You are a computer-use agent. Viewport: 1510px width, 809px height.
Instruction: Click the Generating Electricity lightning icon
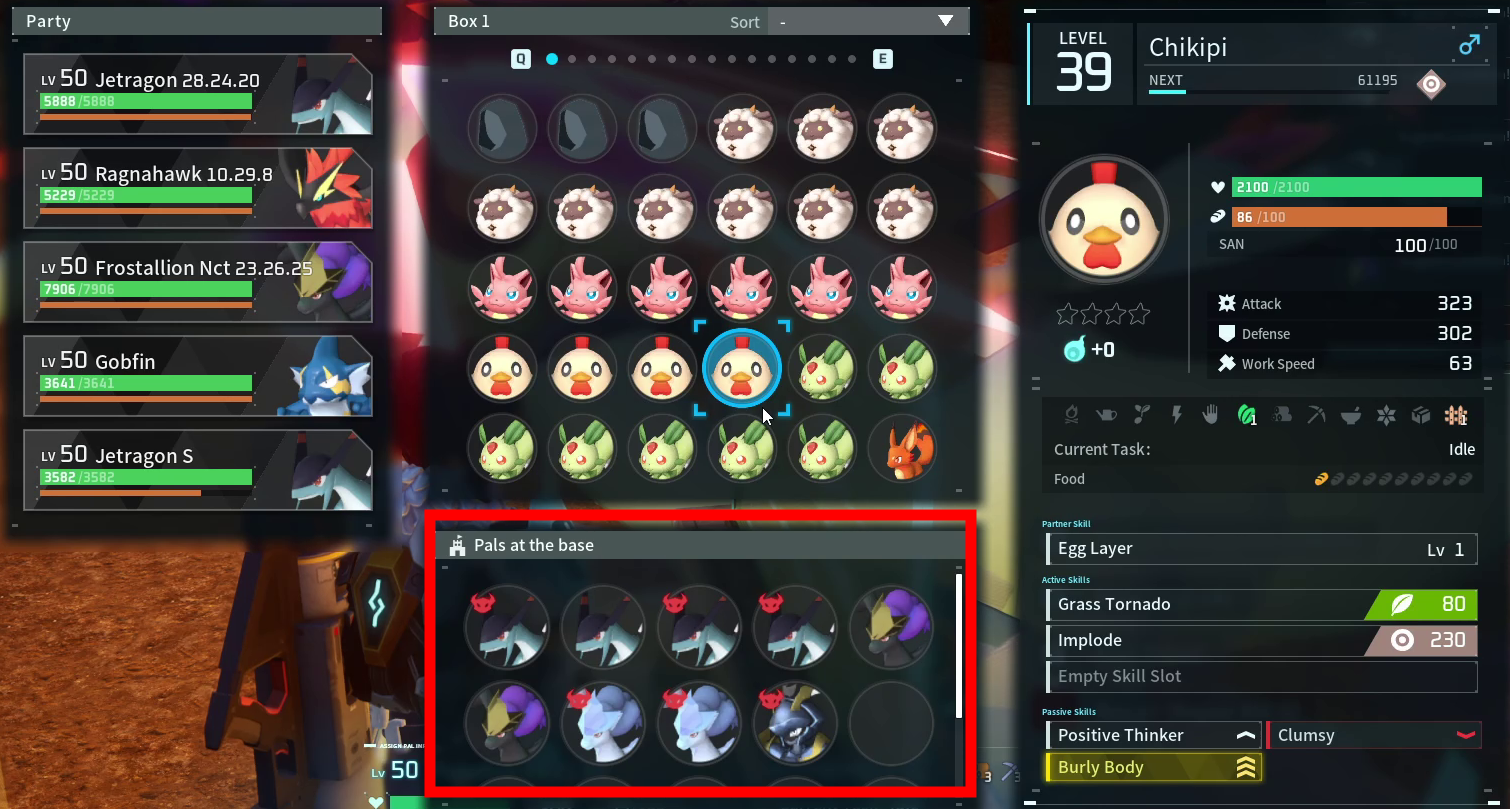click(1175, 415)
